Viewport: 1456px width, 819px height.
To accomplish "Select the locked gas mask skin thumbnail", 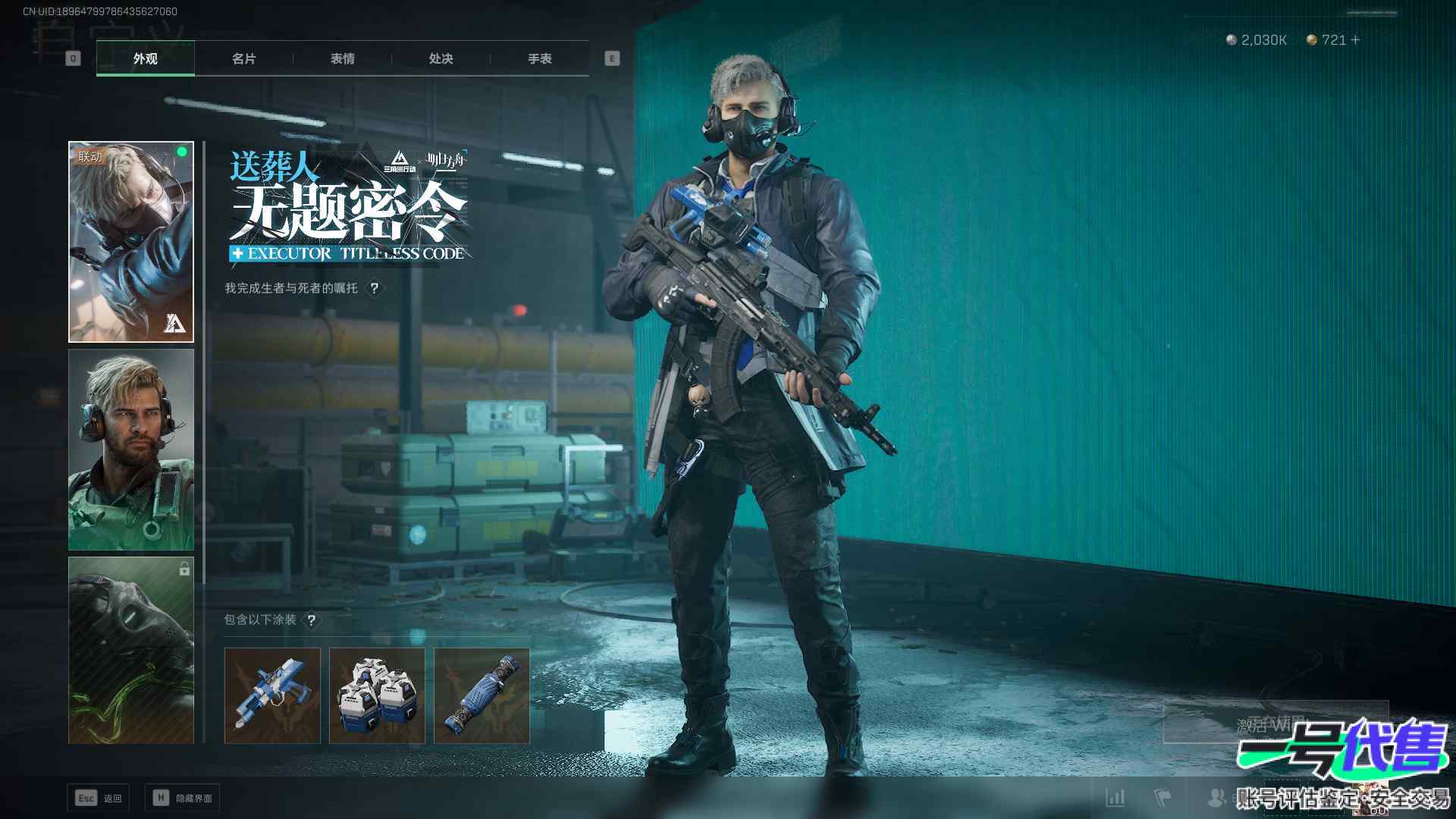I will click(131, 651).
